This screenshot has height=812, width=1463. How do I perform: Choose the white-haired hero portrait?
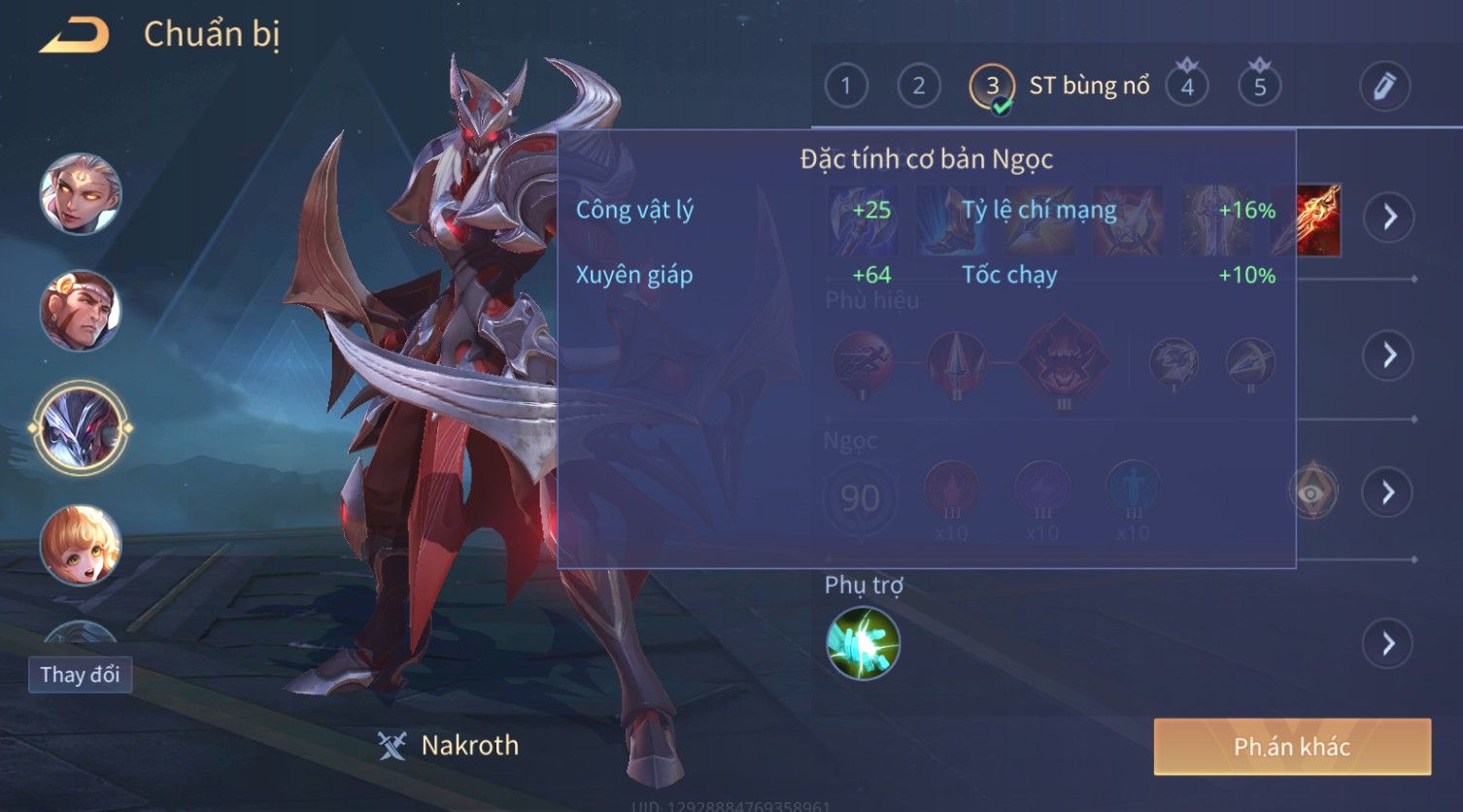pyautogui.click(x=81, y=193)
